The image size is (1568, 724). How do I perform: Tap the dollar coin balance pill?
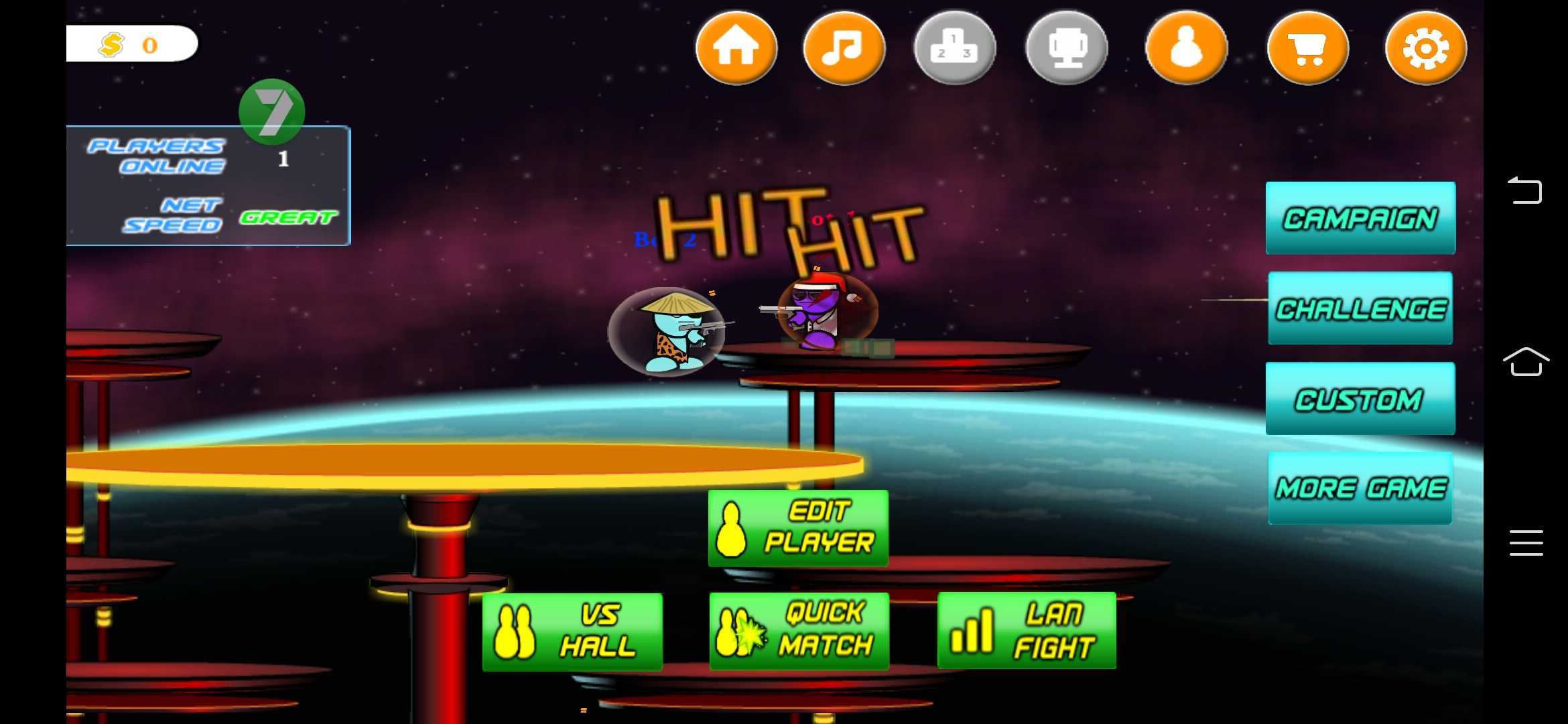(x=132, y=44)
